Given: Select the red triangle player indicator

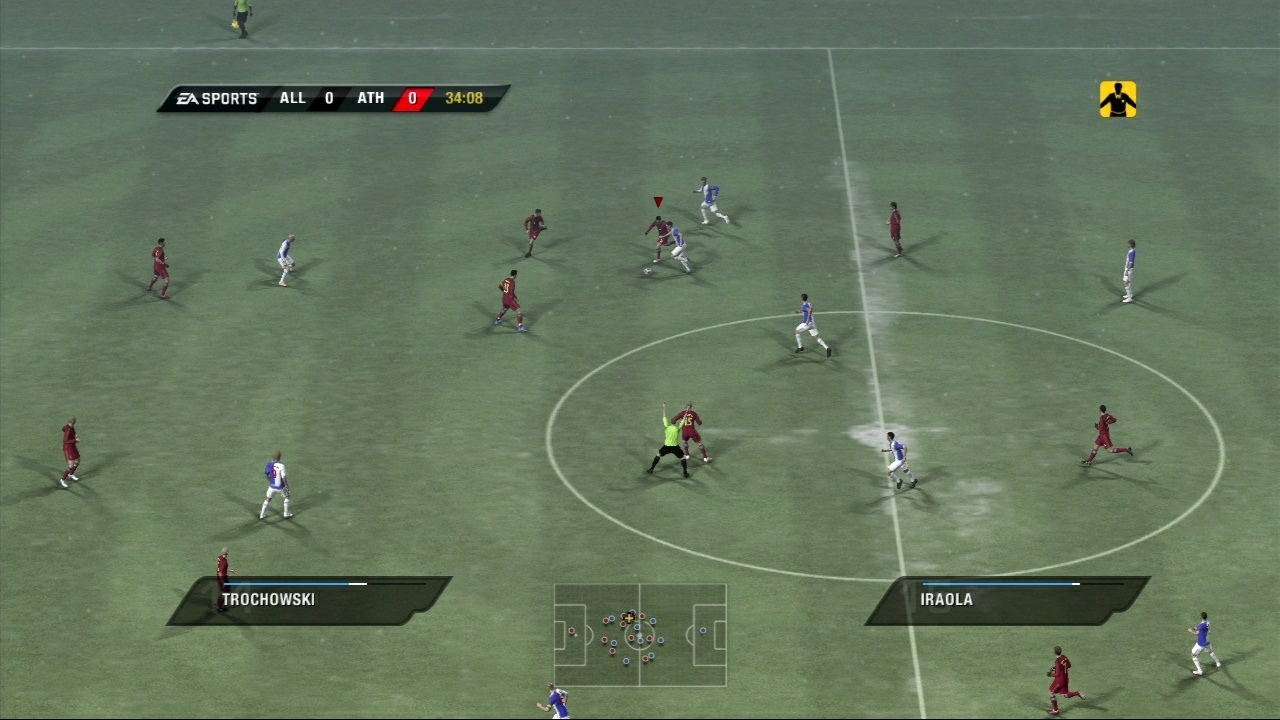Looking at the screenshot, I should (x=657, y=200).
